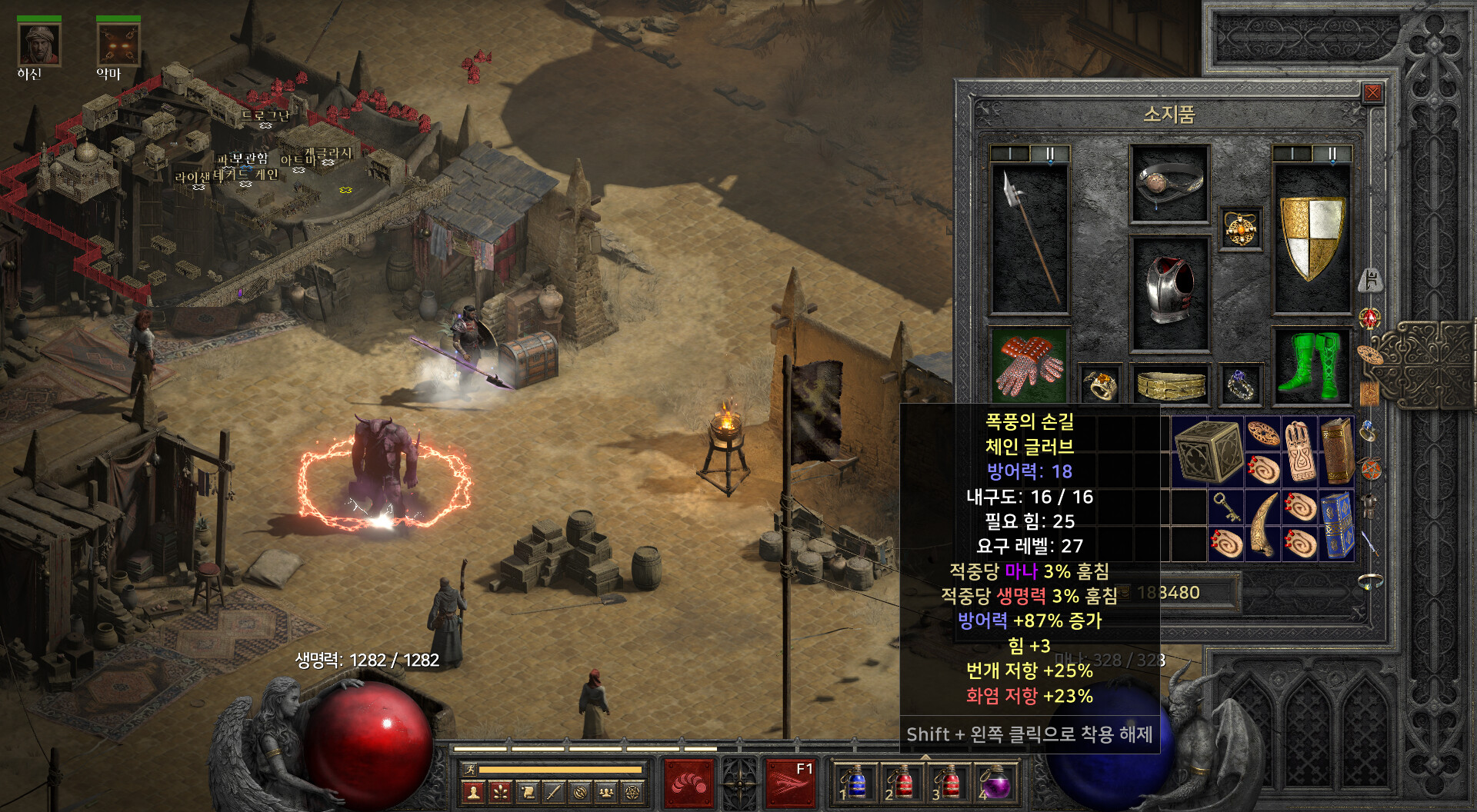This screenshot has width=1477, height=812.
Task: Click the equipped circlet helm slot
Action: pos(1169,183)
